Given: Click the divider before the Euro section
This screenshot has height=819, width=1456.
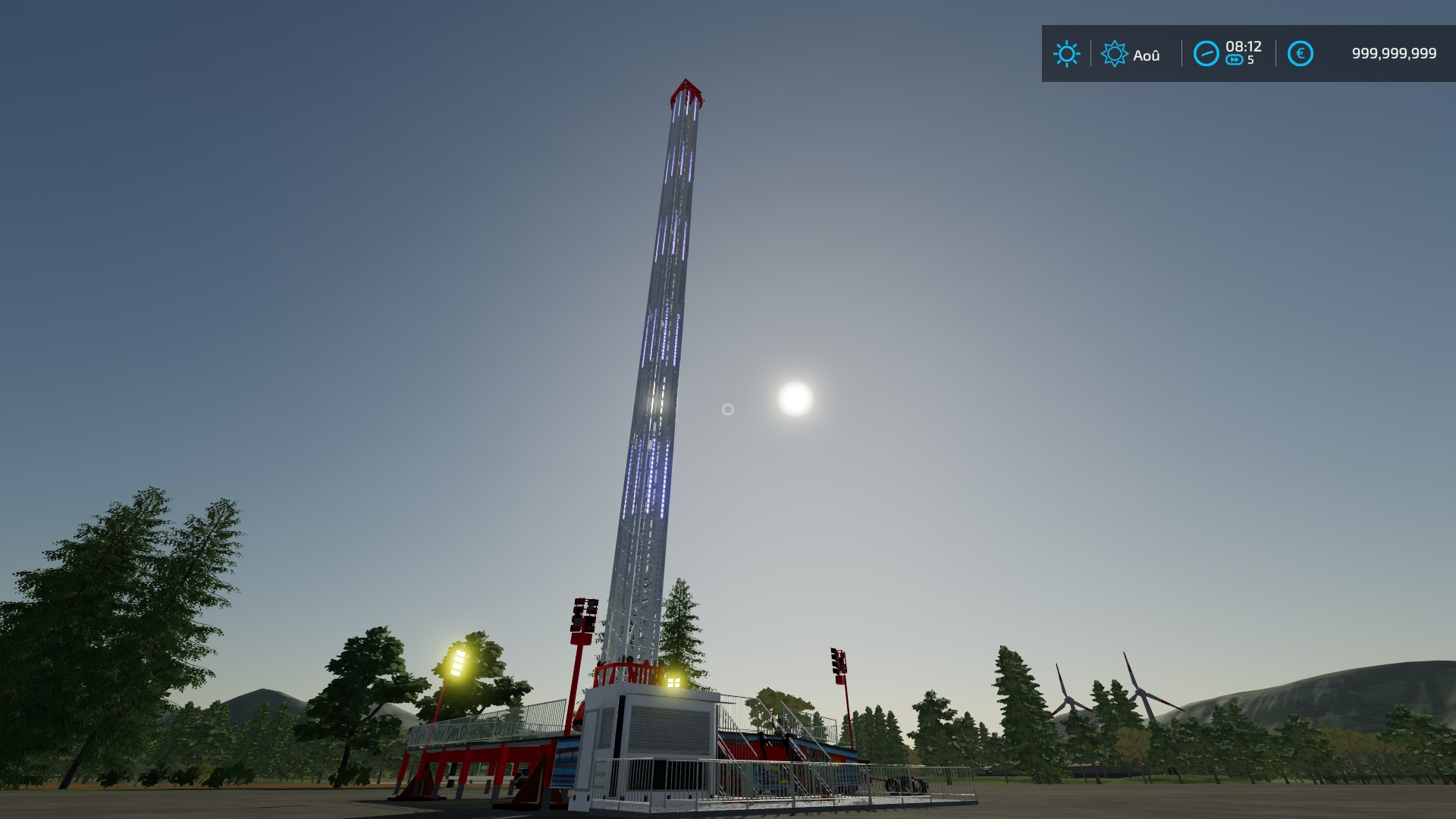Looking at the screenshot, I should 1276,53.
